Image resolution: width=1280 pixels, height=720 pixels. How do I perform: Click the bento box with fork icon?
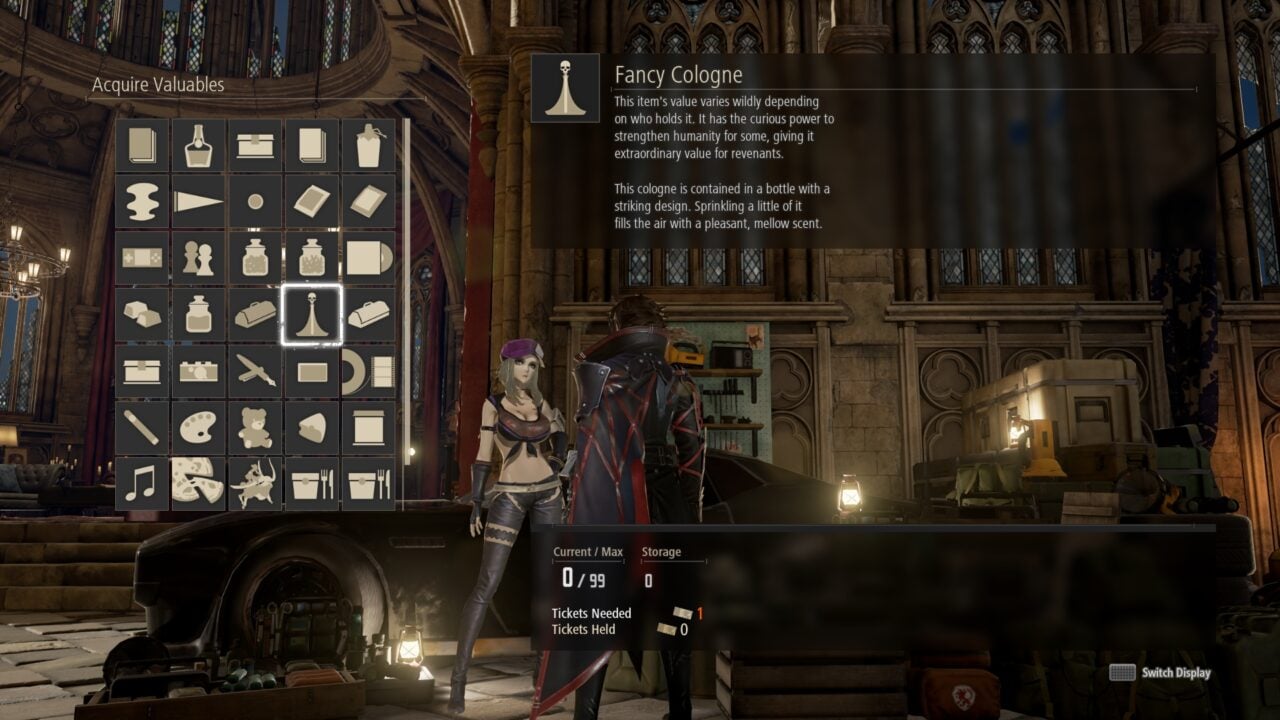313,481
